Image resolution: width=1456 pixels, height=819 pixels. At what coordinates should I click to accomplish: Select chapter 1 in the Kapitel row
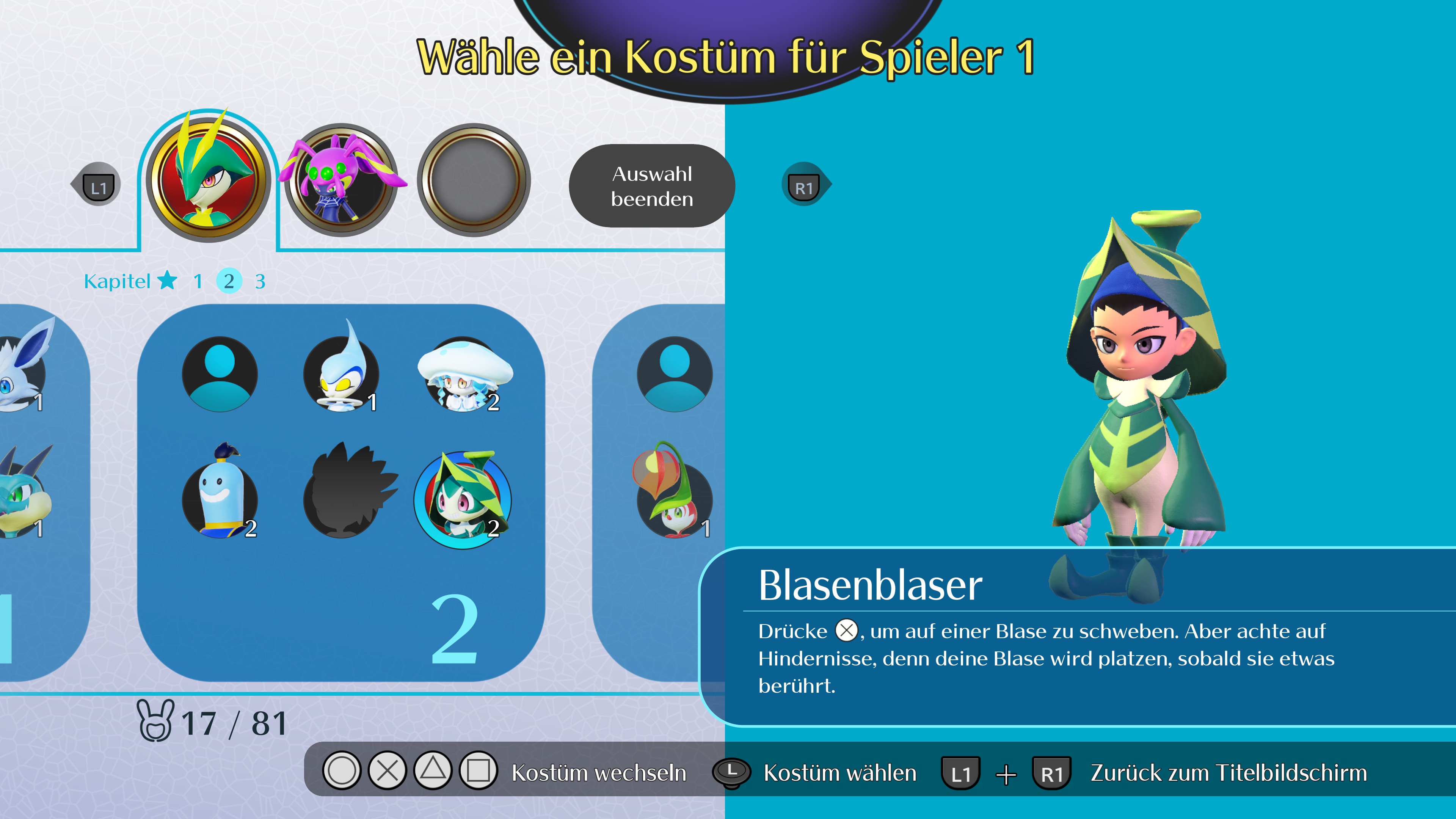[x=198, y=281]
